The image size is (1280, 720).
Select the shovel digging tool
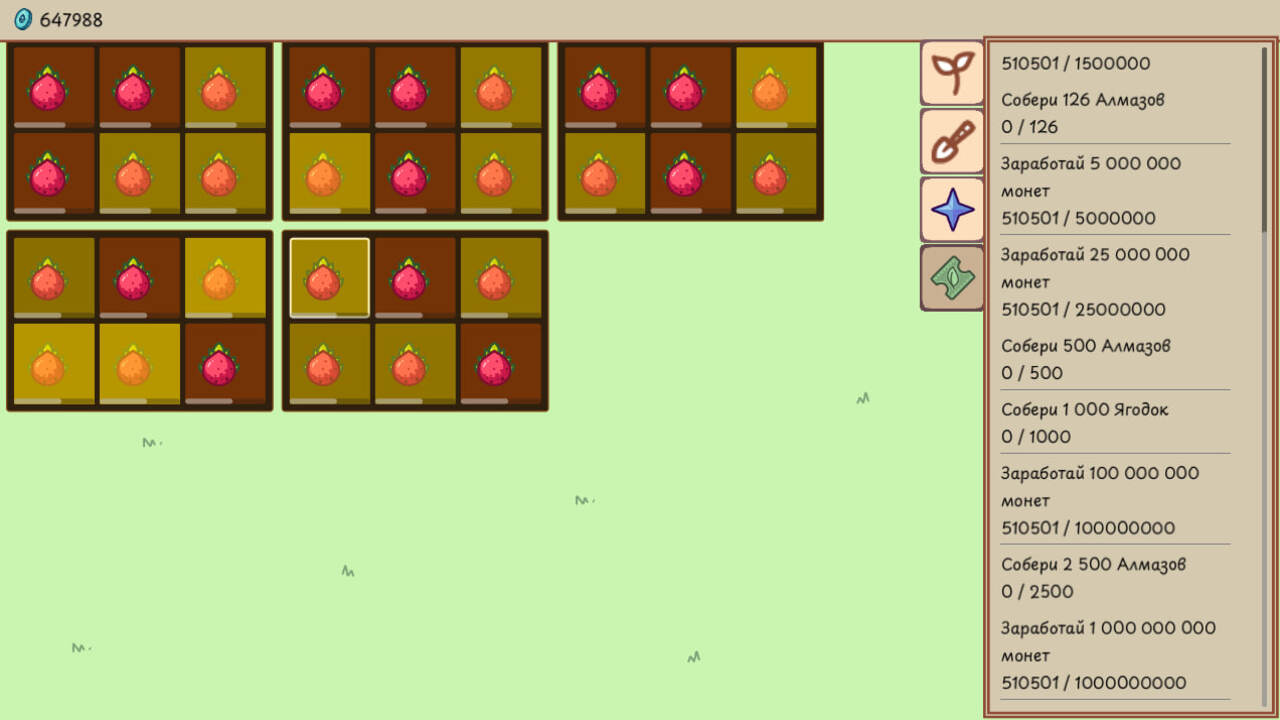(952, 141)
